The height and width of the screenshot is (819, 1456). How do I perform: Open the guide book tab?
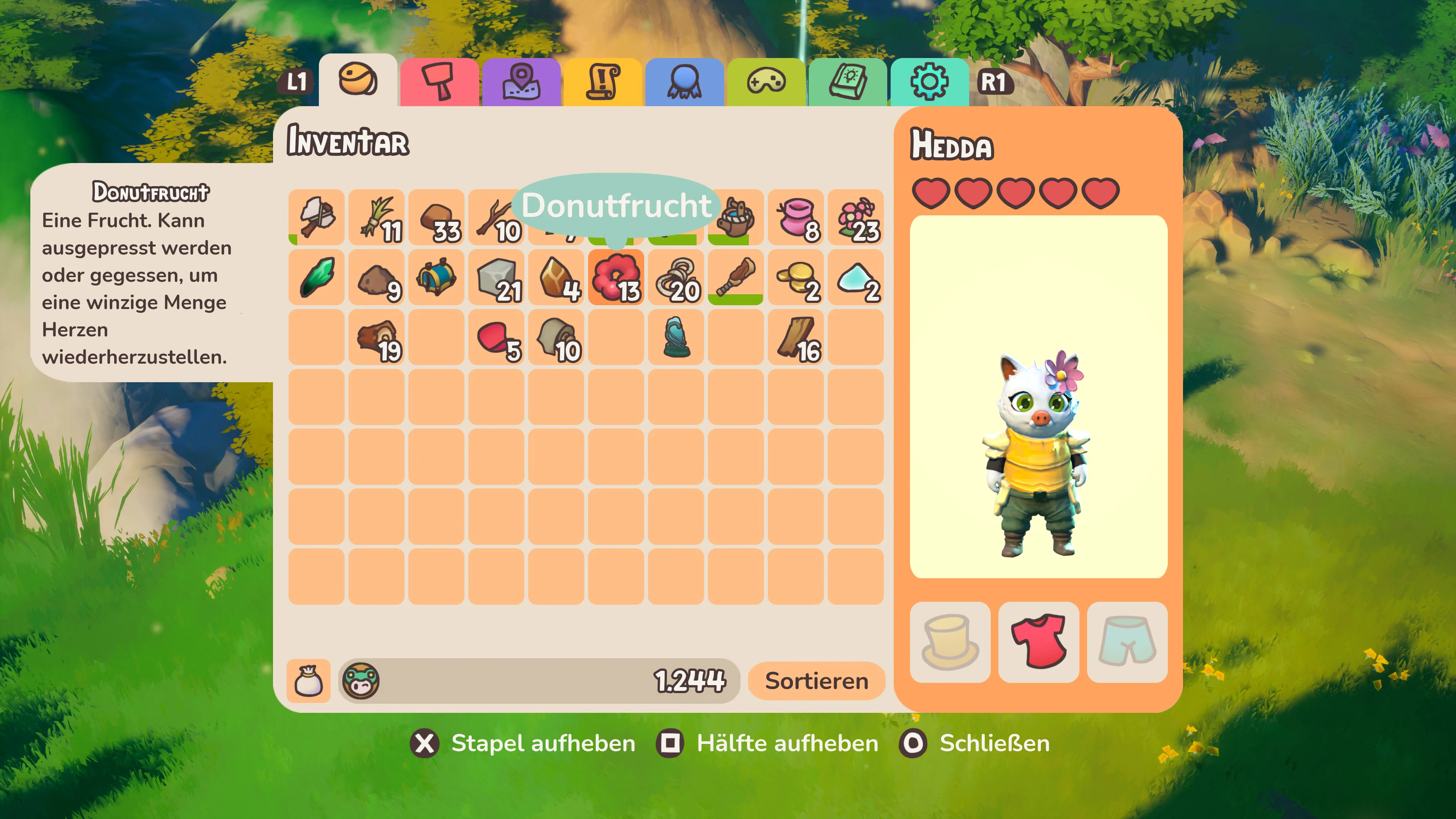coord(848,83)
